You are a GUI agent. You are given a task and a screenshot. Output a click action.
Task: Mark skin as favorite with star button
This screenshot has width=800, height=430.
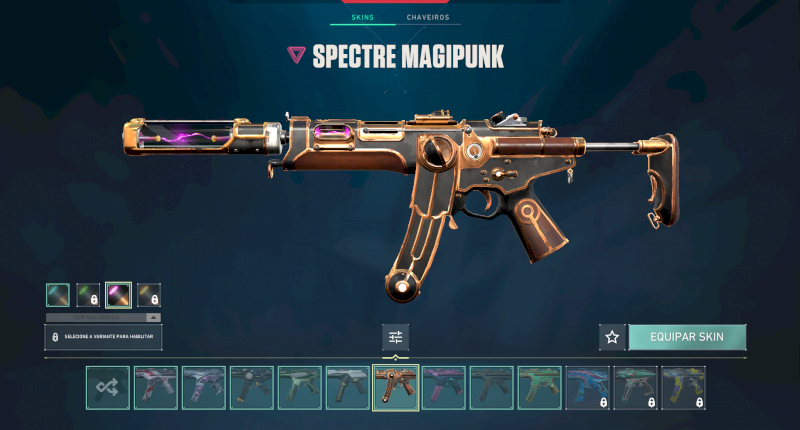click(612, 337)
